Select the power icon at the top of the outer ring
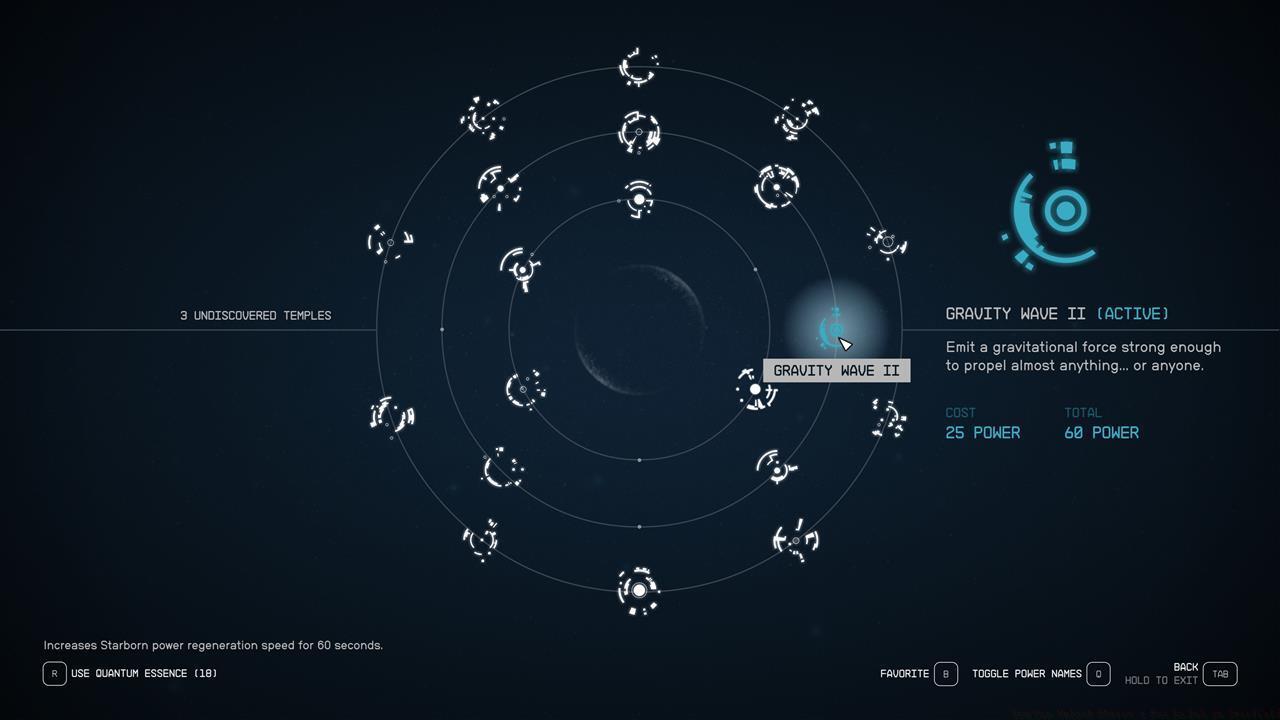1280x720 pixels. [x=636, y=68]
